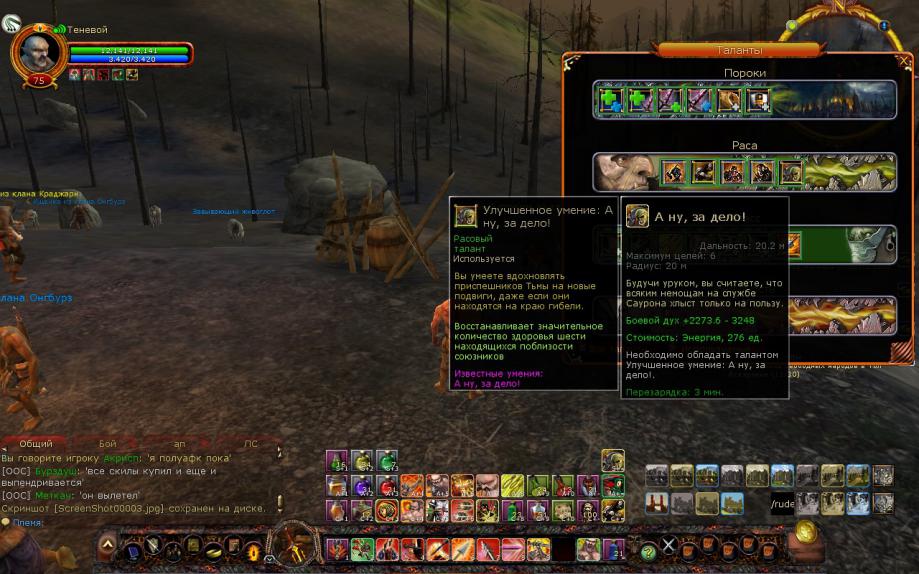
Task: Choose the horn talent in Пороки row
Action: pyautogui.click(x=727, y=100)
